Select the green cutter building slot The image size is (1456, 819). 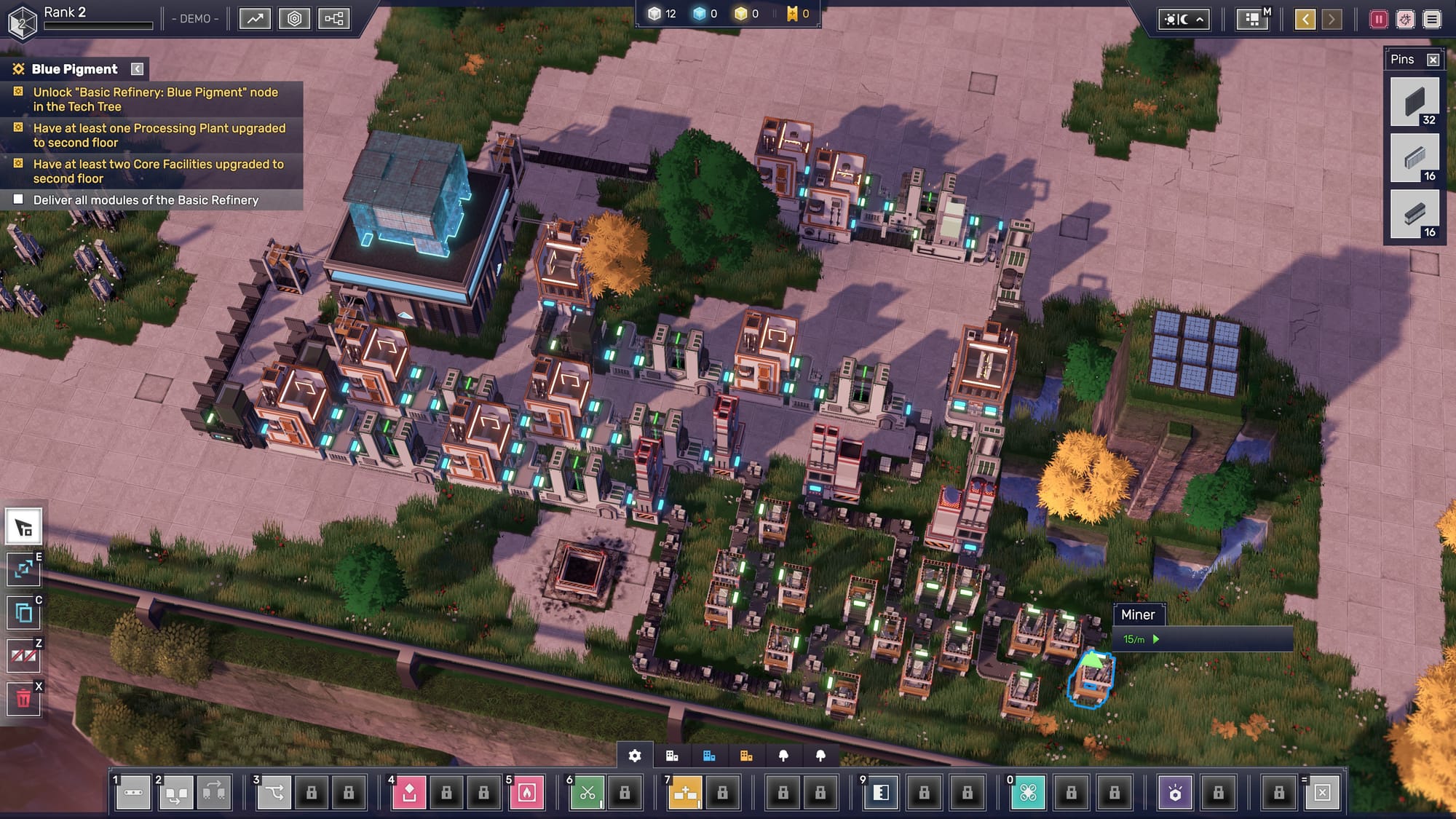(x=587, y=792)
